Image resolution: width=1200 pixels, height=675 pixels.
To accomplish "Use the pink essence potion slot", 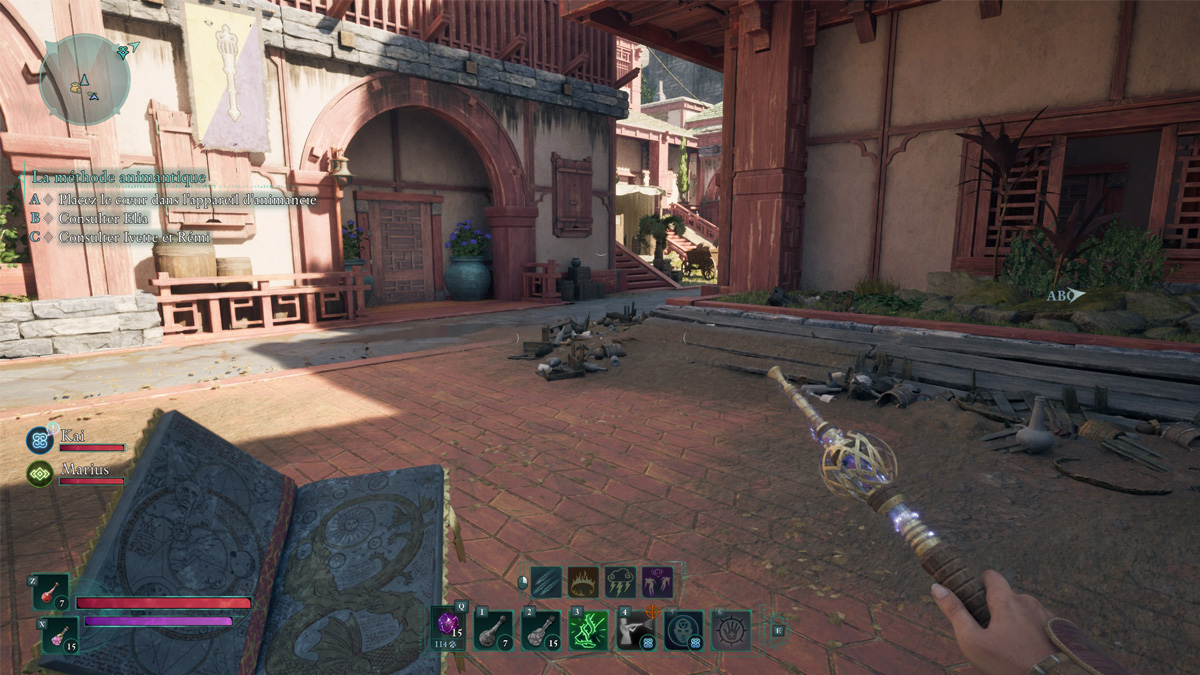I will [59, 634].
